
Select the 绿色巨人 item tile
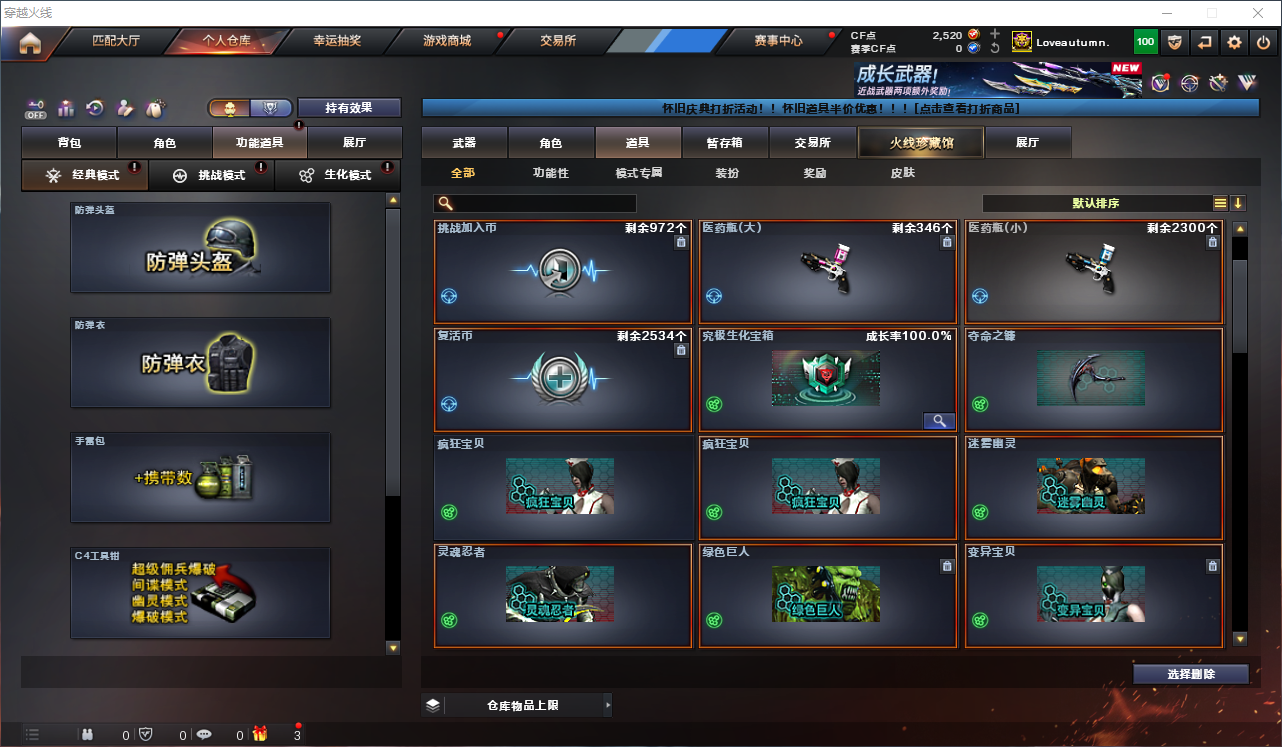829,596
